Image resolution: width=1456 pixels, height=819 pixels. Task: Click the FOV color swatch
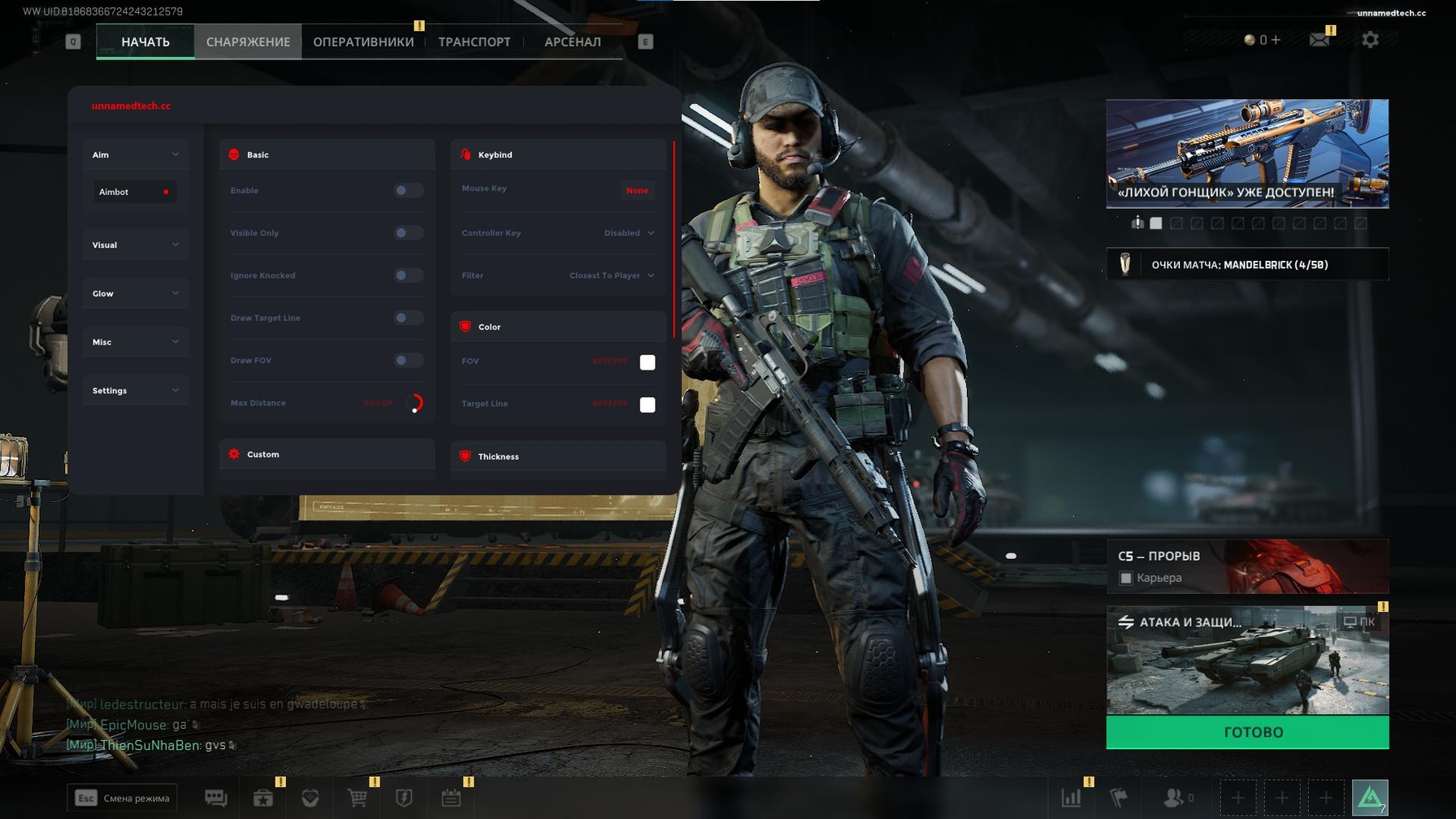click(647, 362)
